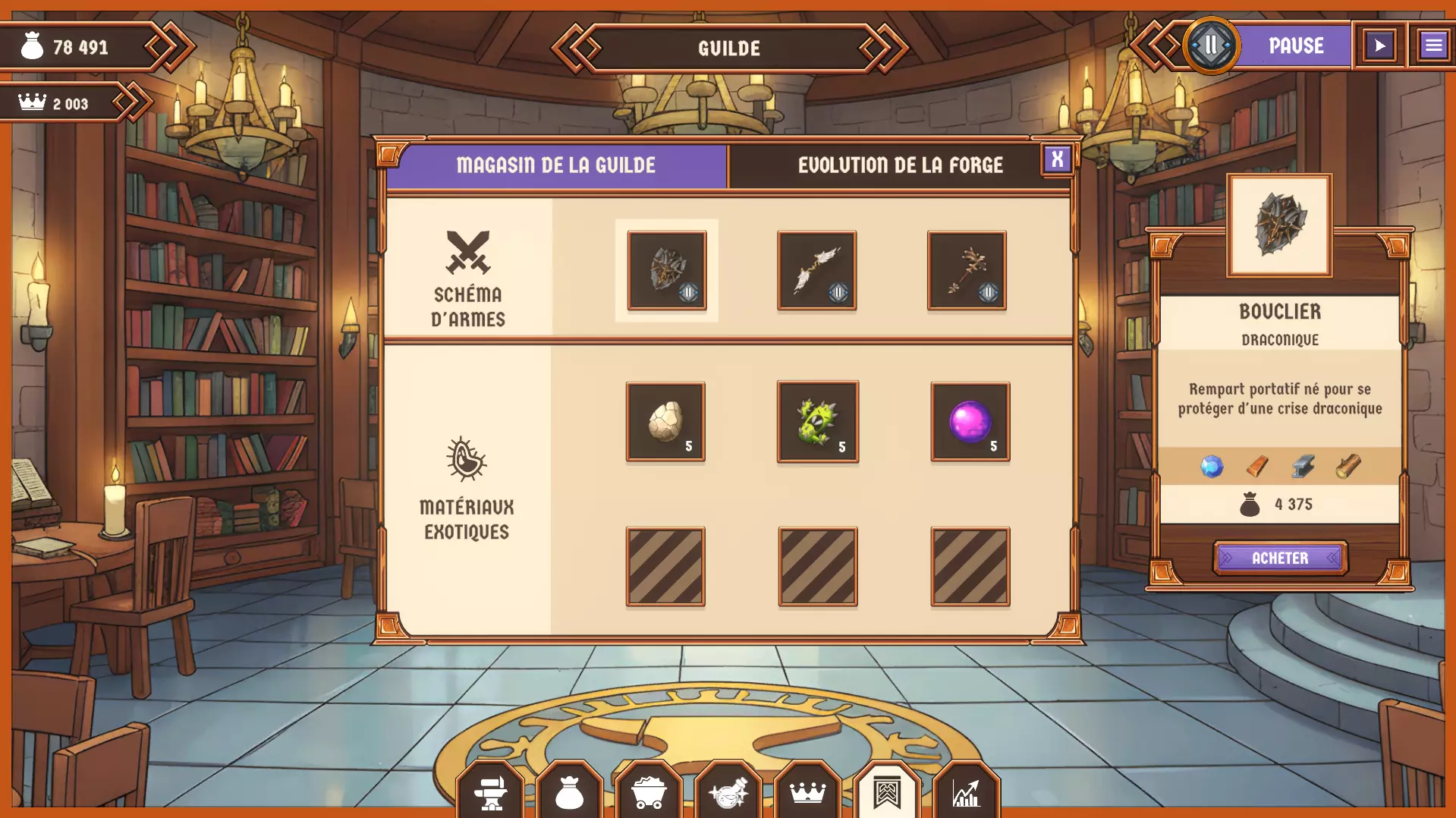Pick the staff weapon schematic
The image size is (1456, 818).
point(966,271)
